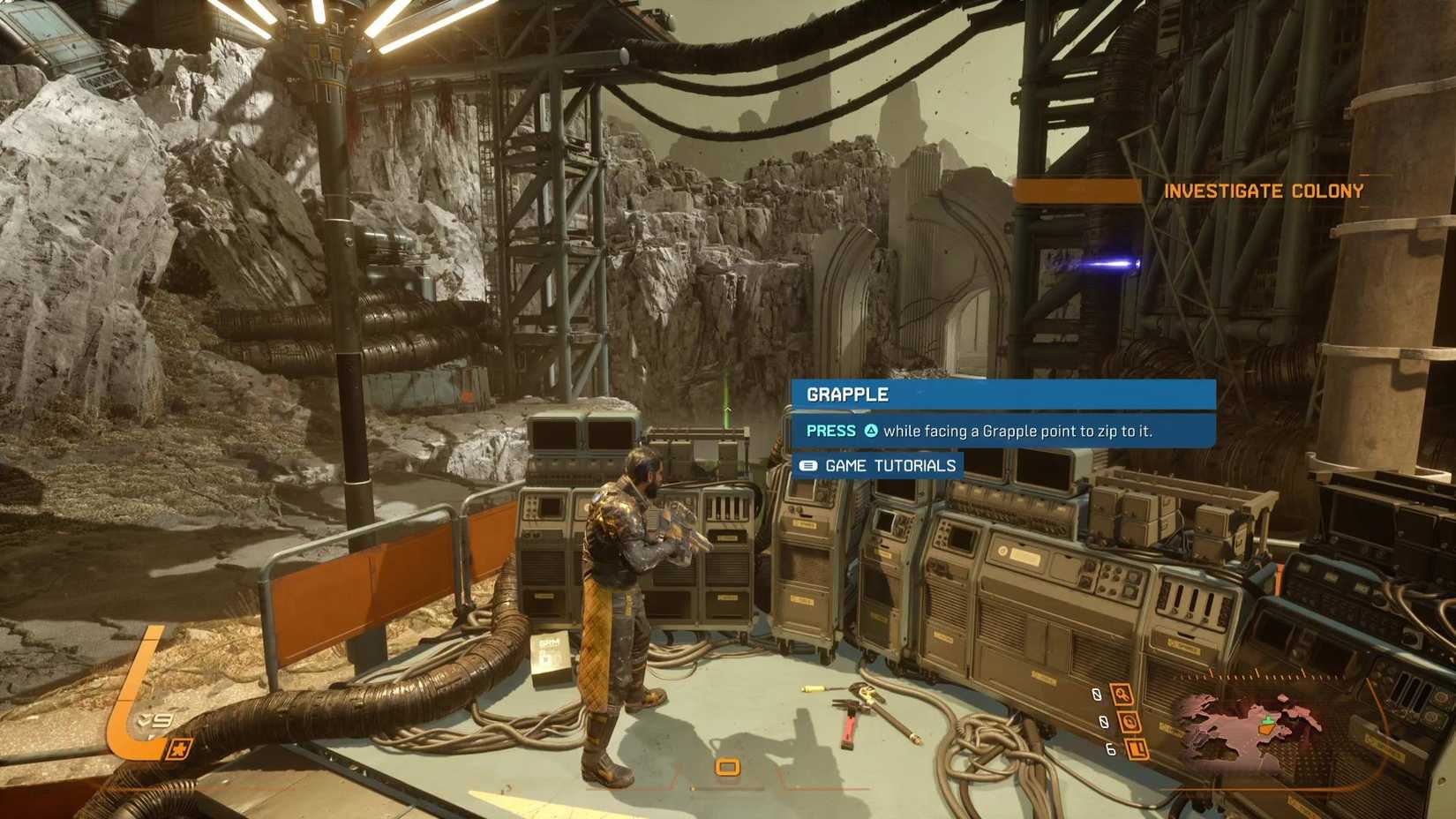Viewport: 1456px width, 819px height.
Task: Click the orange health injector icon
Action: coord(179,749)
